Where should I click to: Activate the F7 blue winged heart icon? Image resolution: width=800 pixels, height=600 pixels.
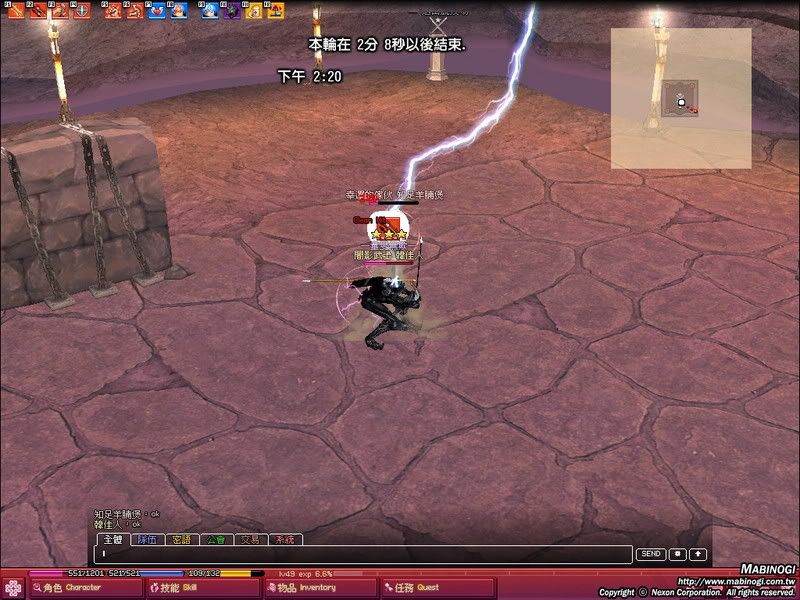[157, 10]
